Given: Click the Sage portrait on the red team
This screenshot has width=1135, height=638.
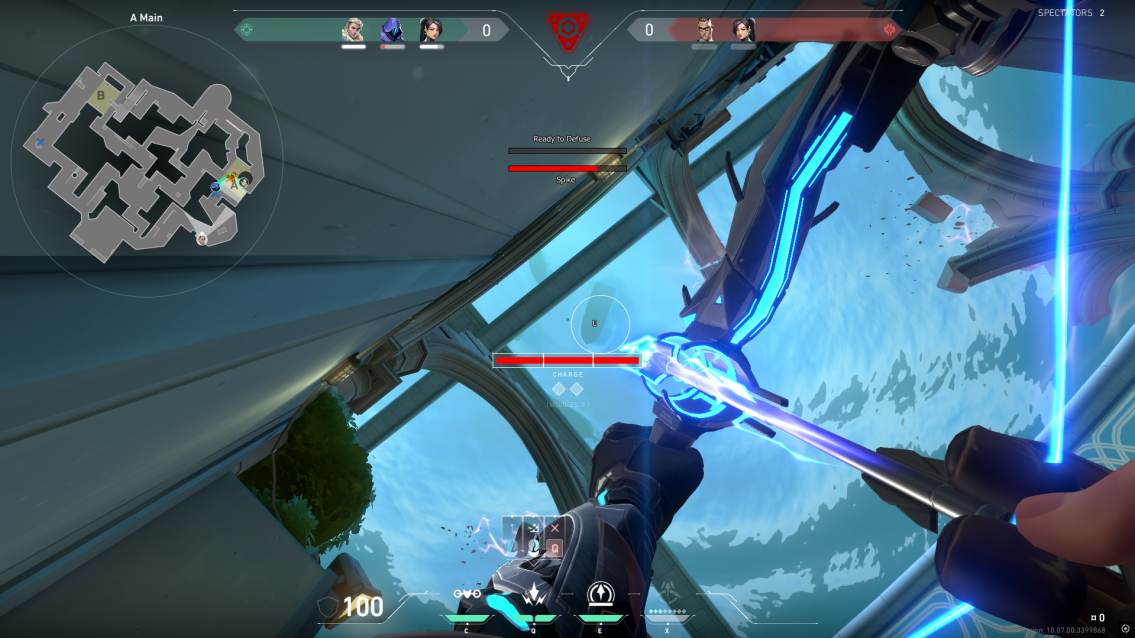Looking at the screenshot, I should [x=743, y=30].
